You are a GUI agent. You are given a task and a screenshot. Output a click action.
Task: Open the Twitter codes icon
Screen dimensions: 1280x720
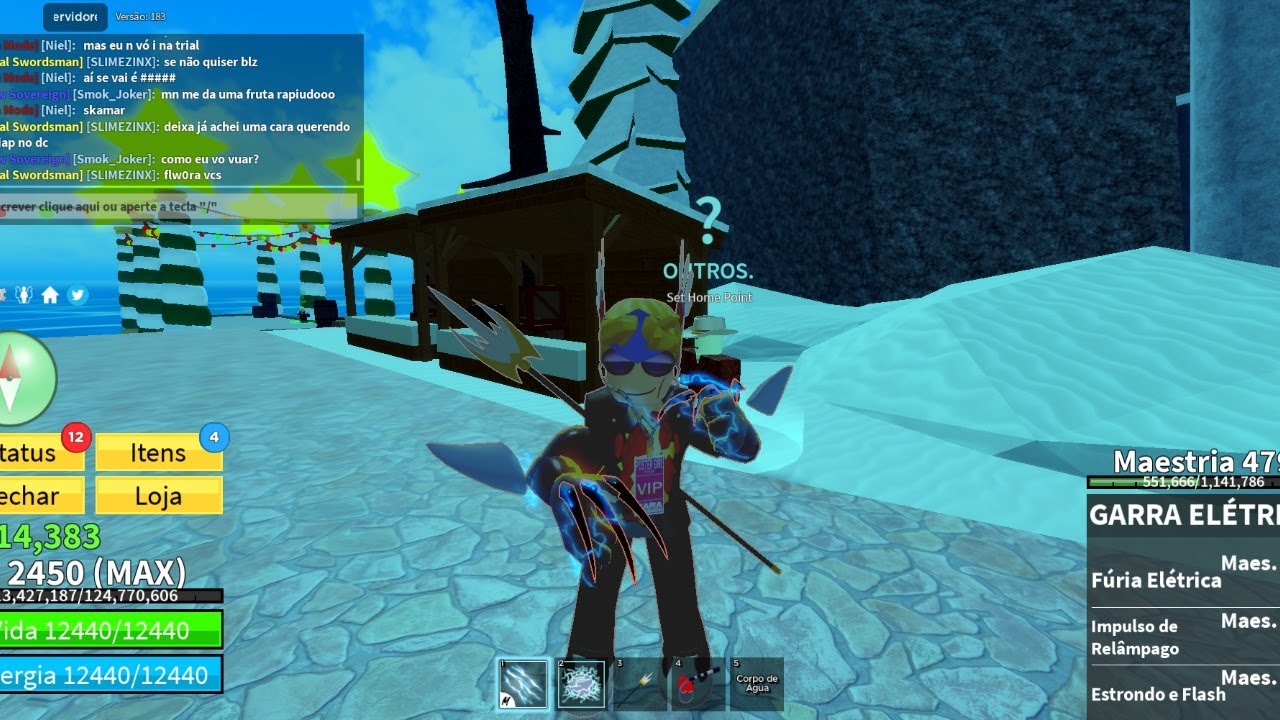(x=77, y=295)
